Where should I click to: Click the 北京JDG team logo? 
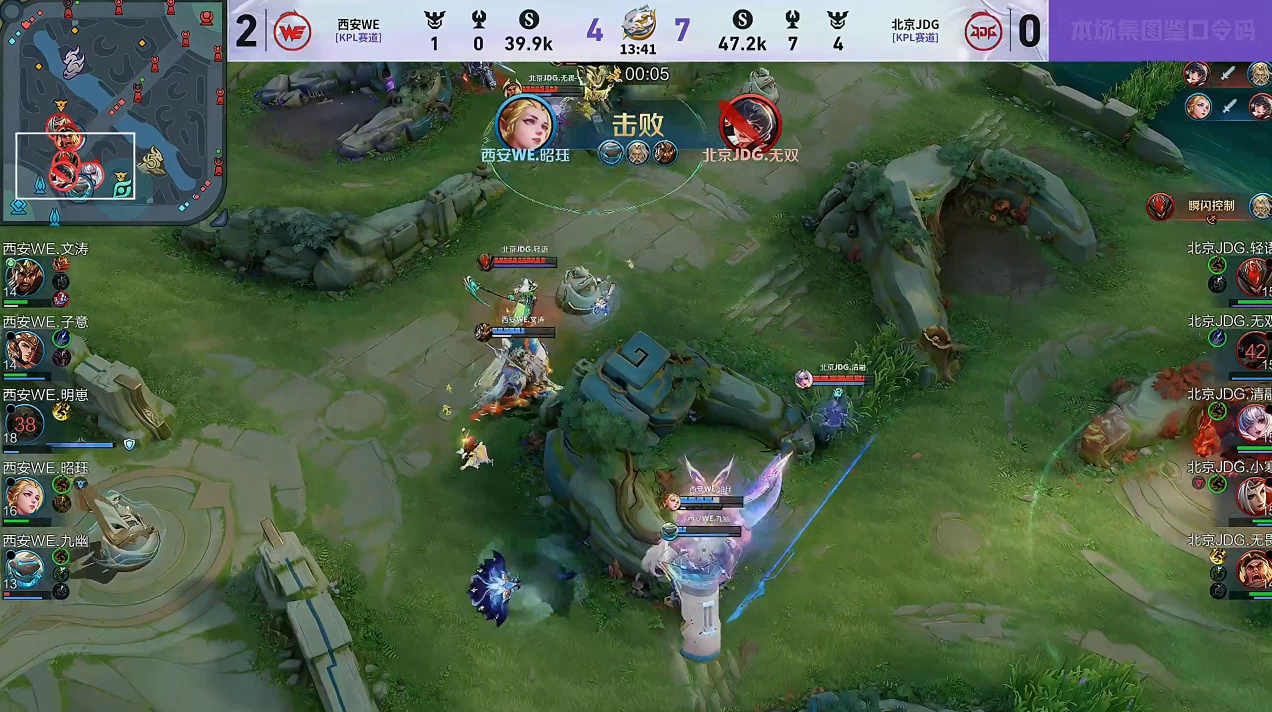pos(983,31)
